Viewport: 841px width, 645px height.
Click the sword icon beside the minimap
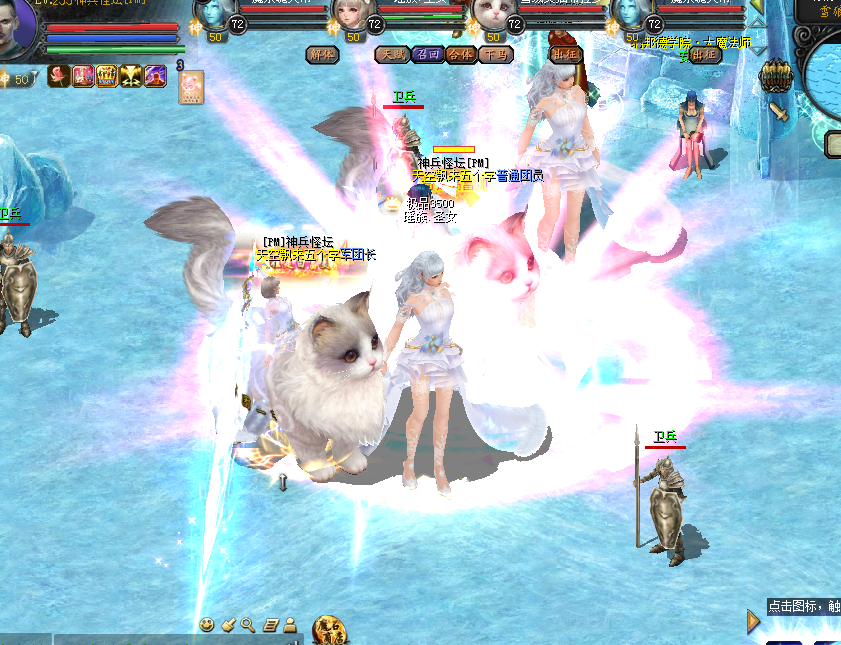coord(778,111)
